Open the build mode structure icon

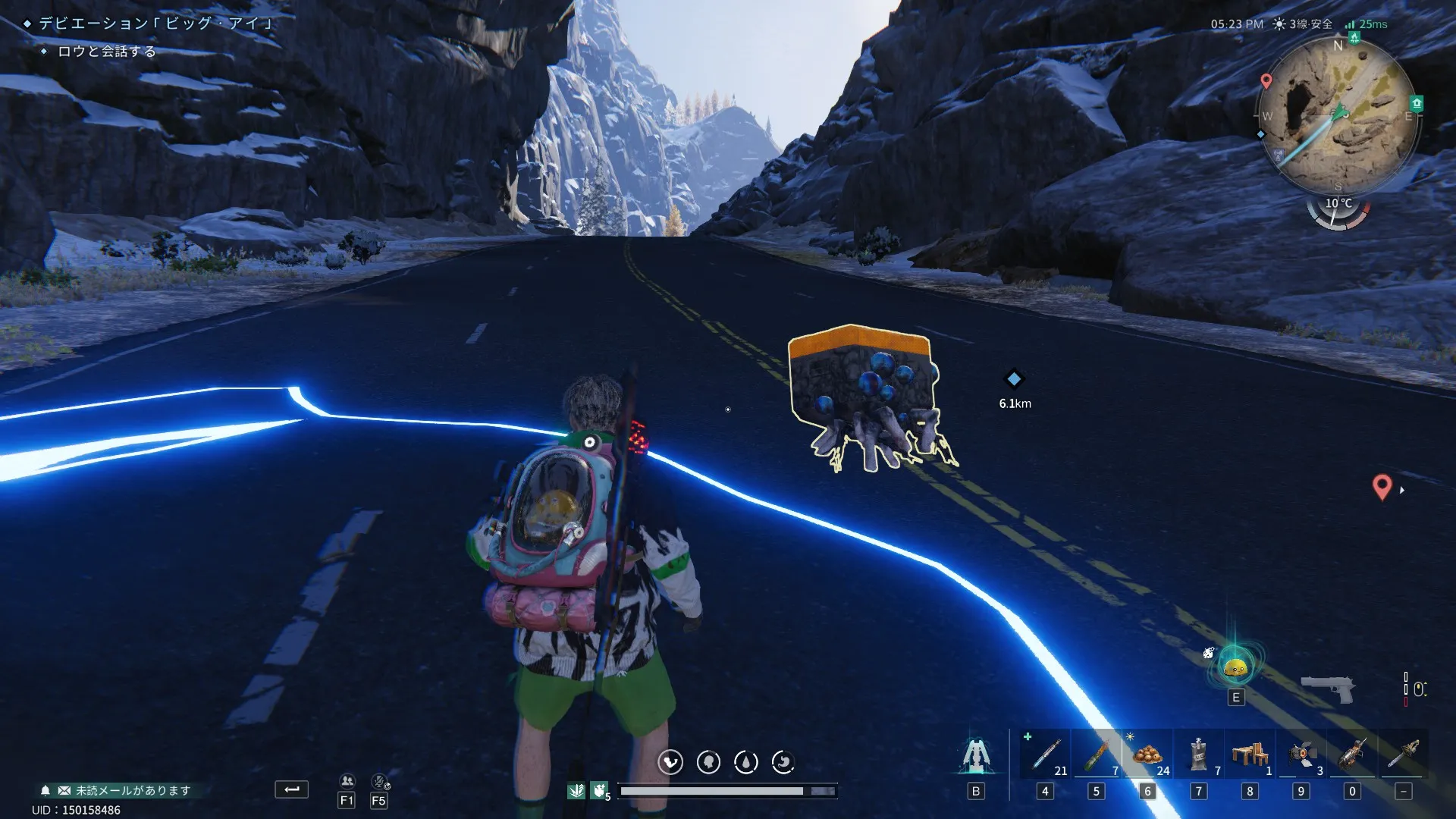point(976,756)
